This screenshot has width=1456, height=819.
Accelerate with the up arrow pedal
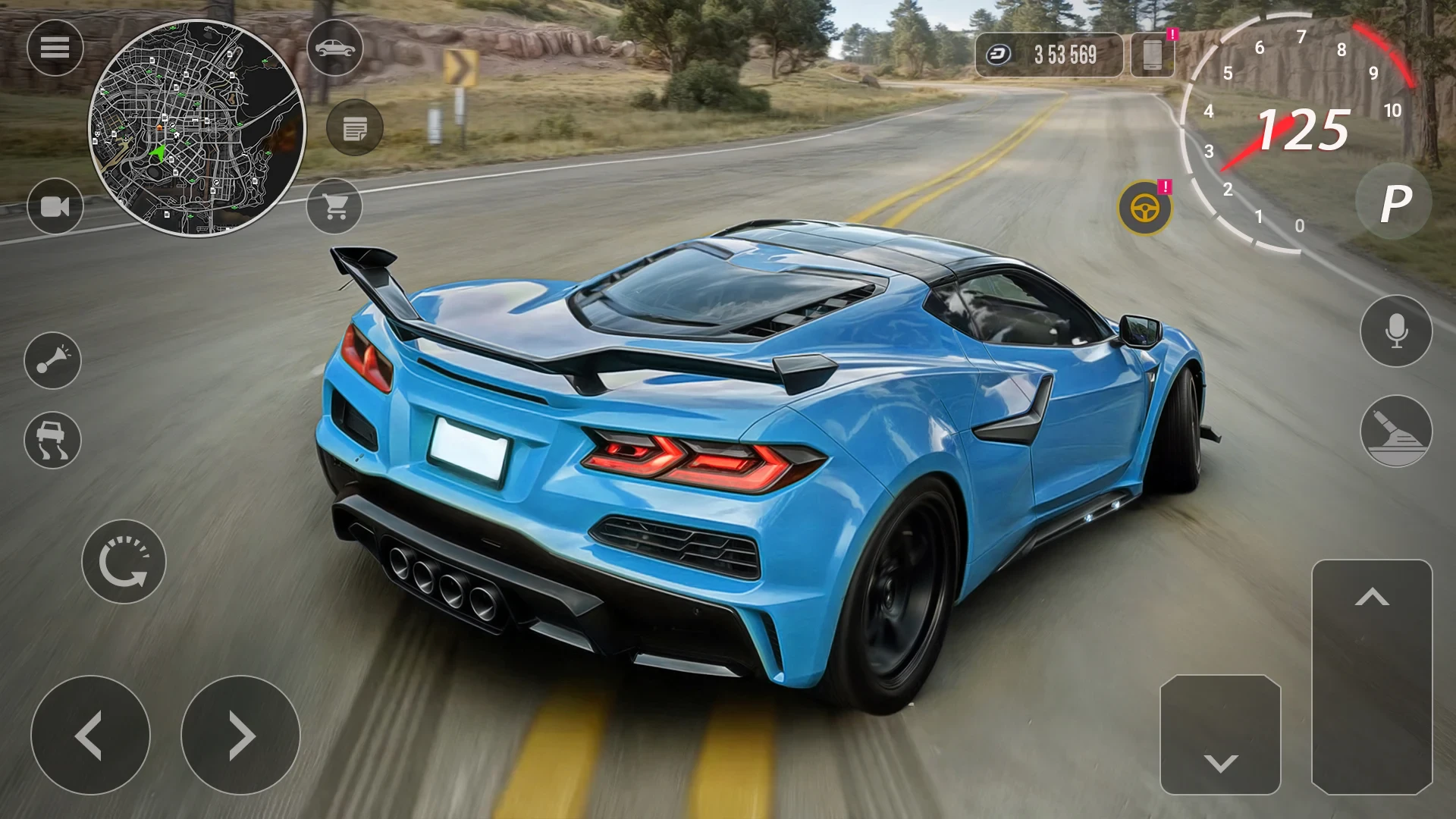[1372, 676]
